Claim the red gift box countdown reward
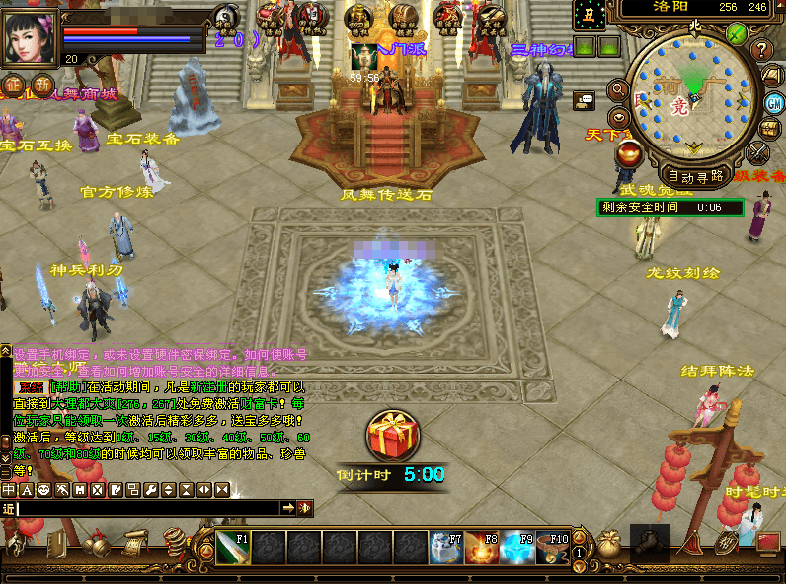The image size is (786, 584). (x=392, y=437)
